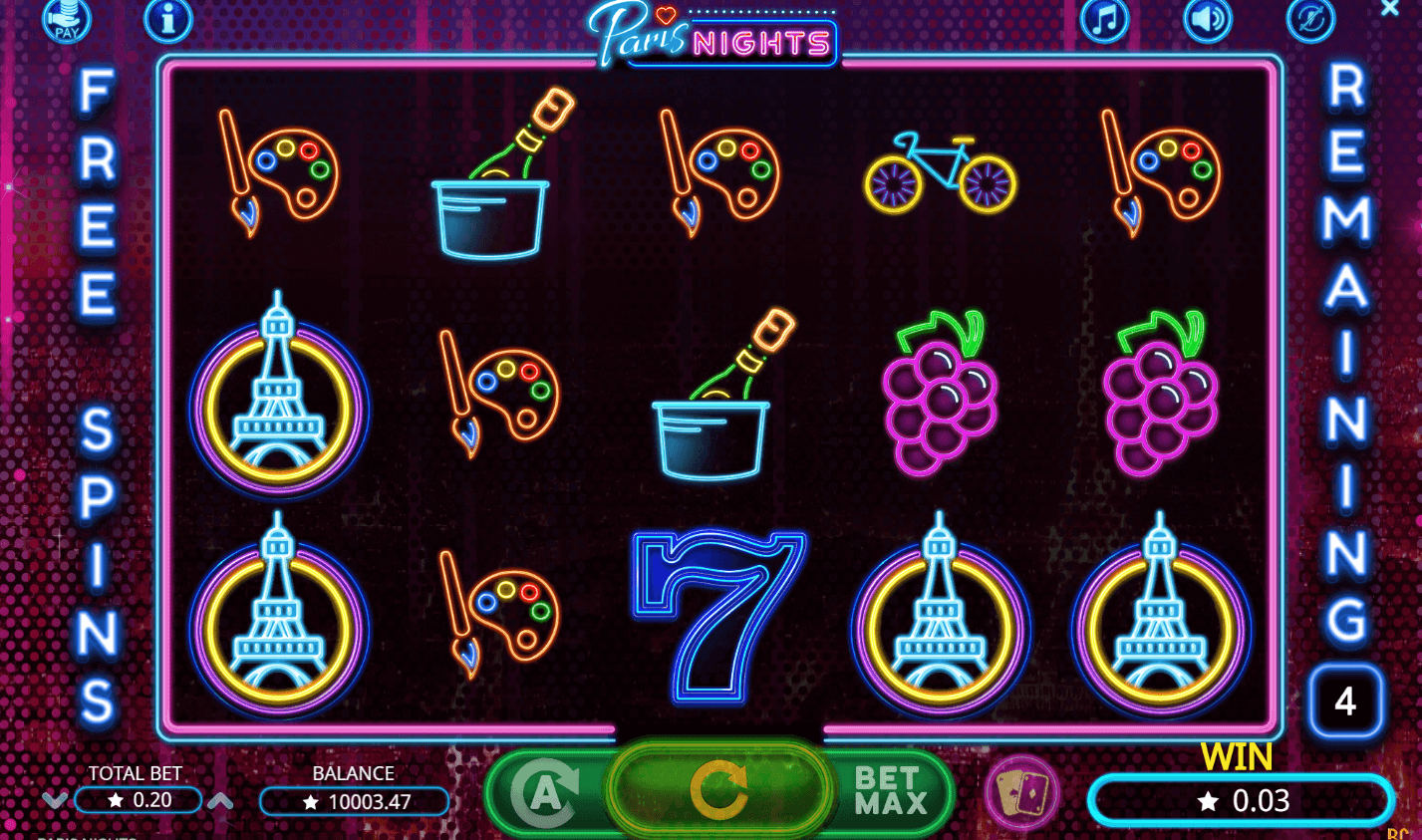
Task: Select the BET MAX button
Action: [x=890, y=791]
